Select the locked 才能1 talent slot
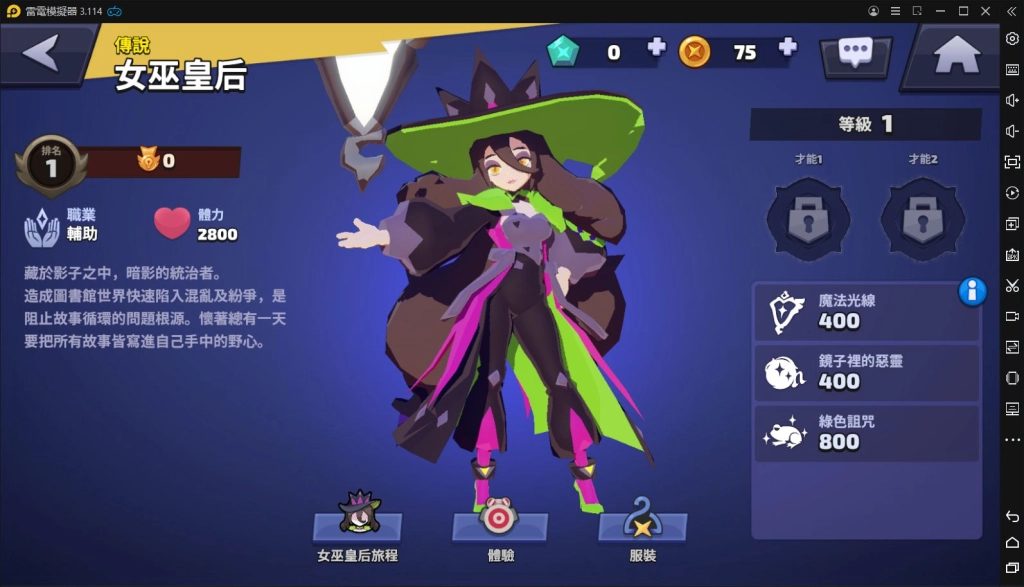 point(807,218)
